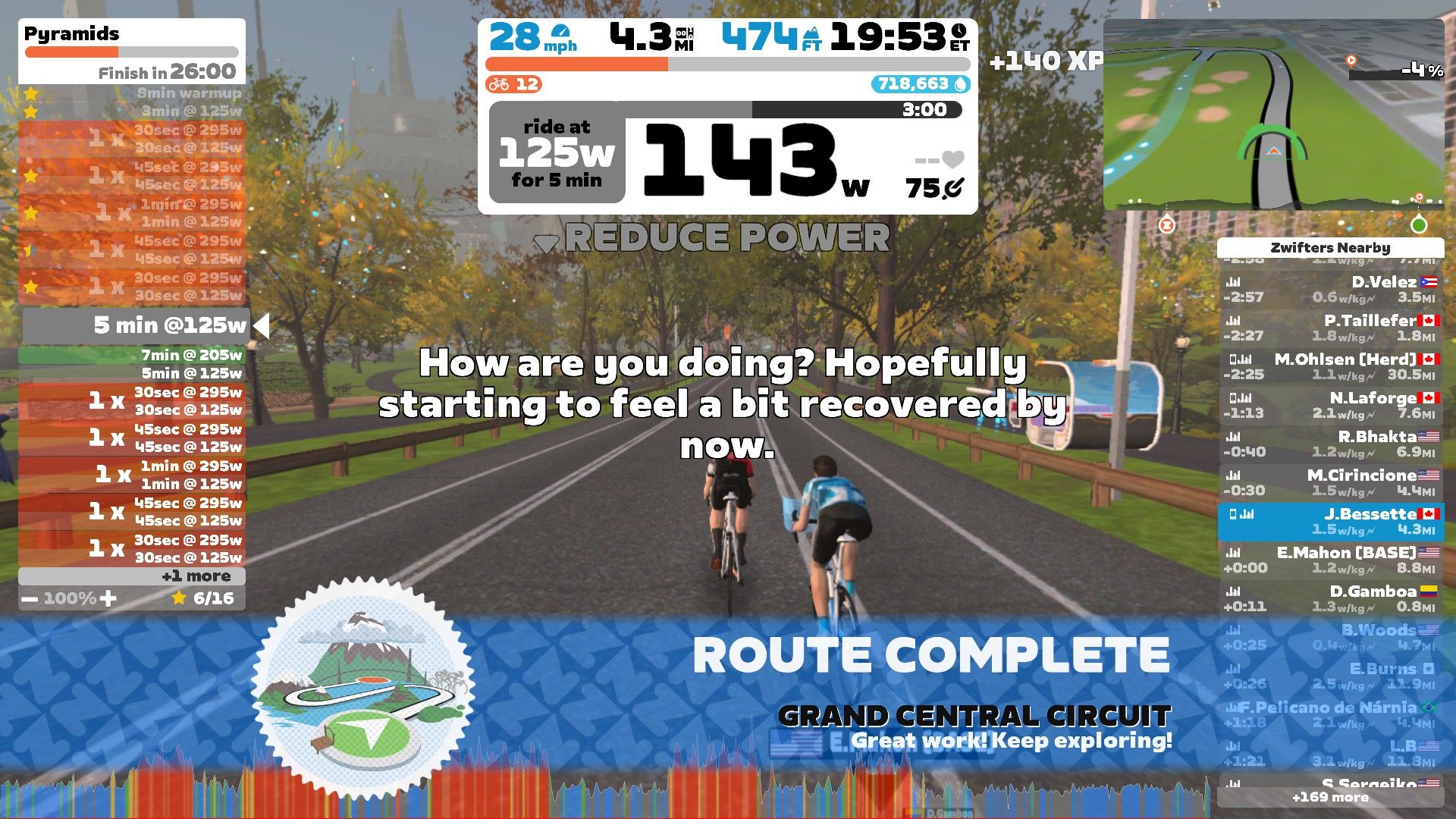Click the mountain elevation icon beside 474 FT
This screenshot has width=1456, height=819.
812,33
